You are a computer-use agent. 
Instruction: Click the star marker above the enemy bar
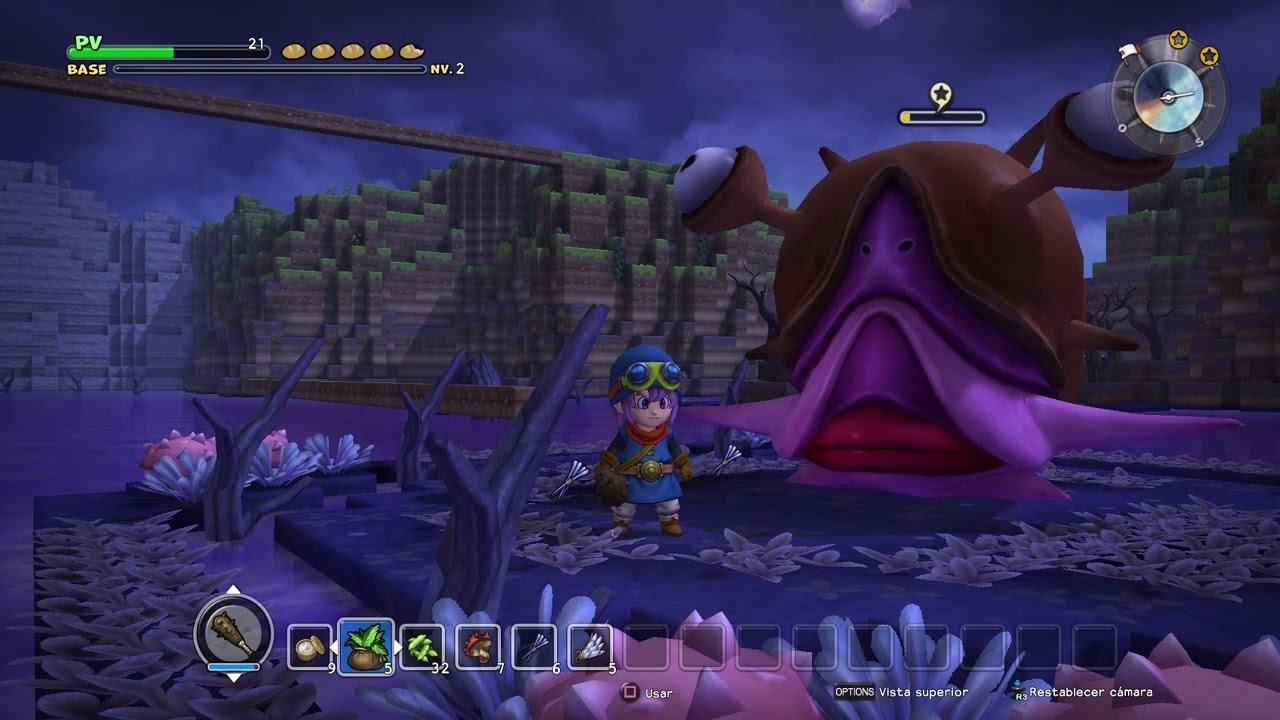coord(940,95)
